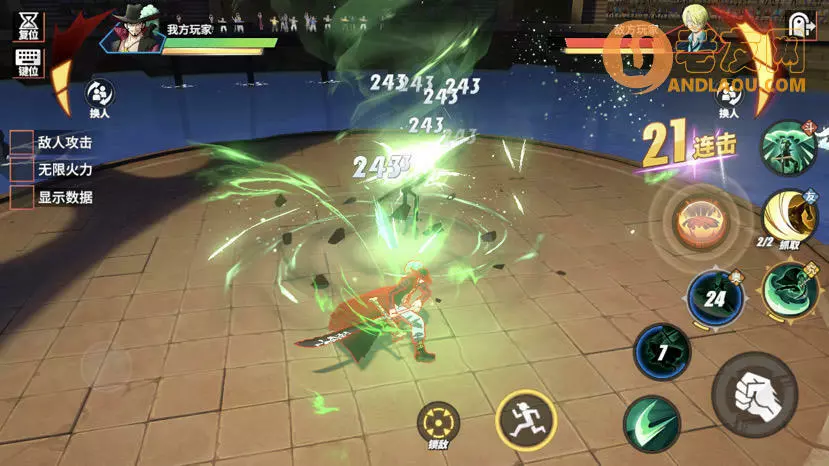This screenshot has height=466, width=829.
Task: Enable the 无限火力 unlimited firepower checkbox
Action: click(x=22, y=170)
